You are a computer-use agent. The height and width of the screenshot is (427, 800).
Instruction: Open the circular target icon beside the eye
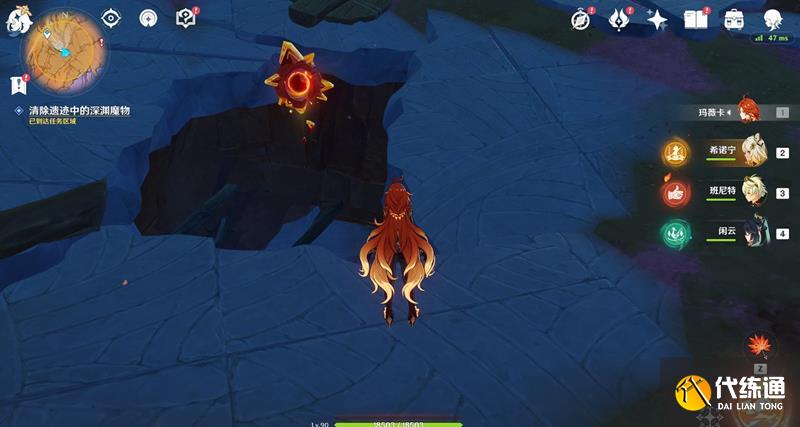(x=148, y=18)
